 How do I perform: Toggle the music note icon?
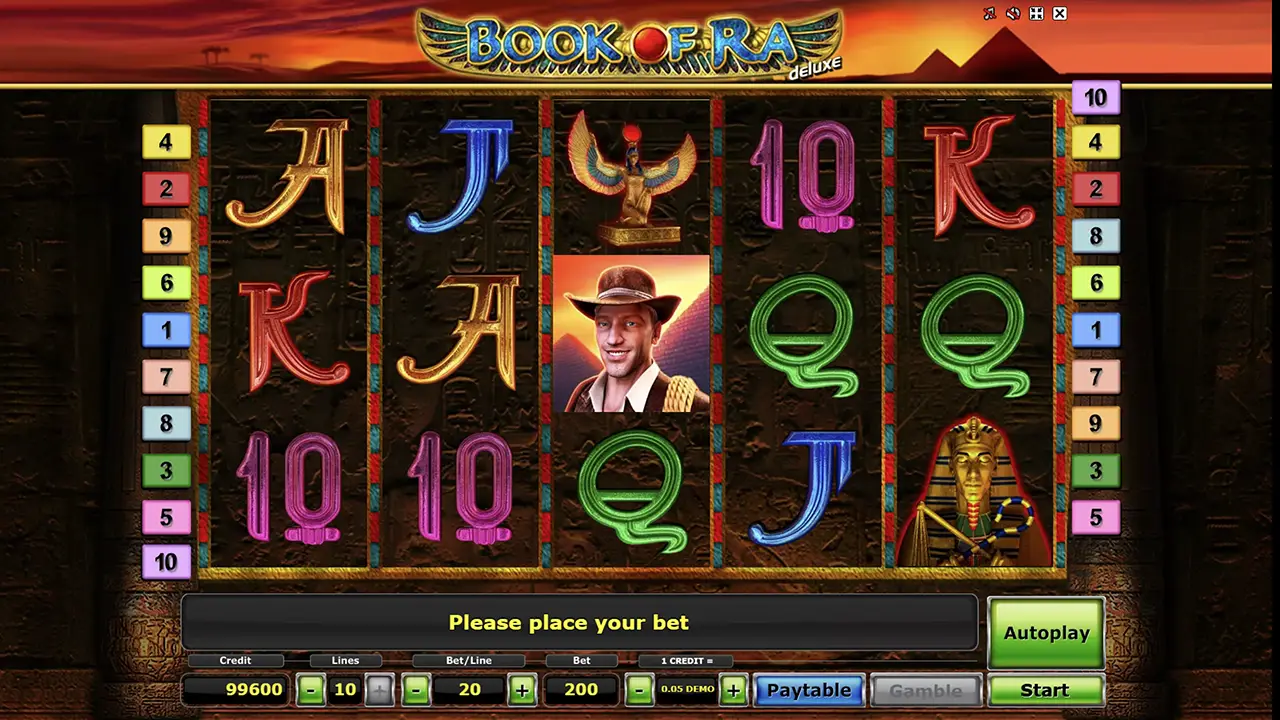[x=990, y=14]
